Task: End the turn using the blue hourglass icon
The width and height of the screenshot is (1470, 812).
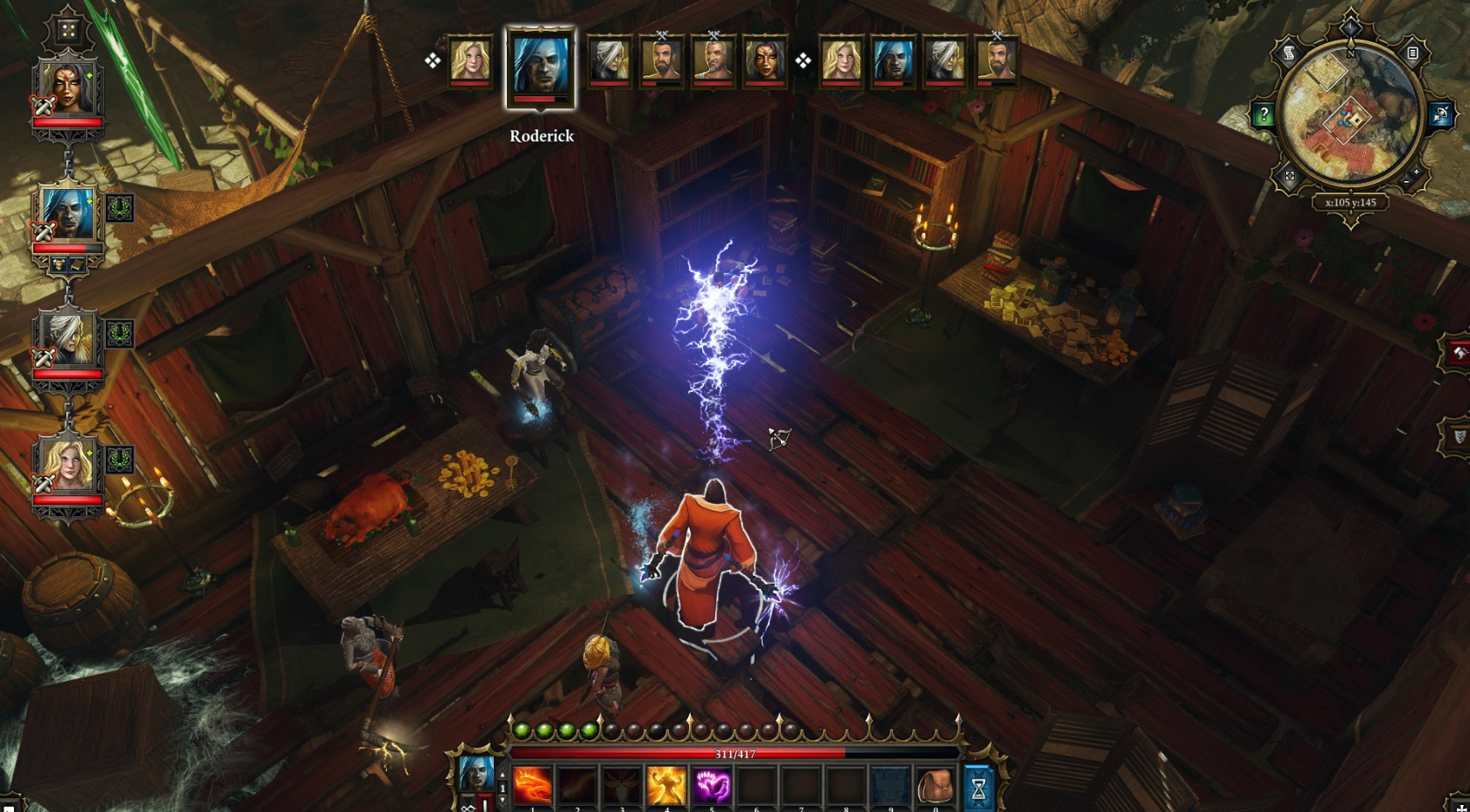Action: tap(979, 786)
